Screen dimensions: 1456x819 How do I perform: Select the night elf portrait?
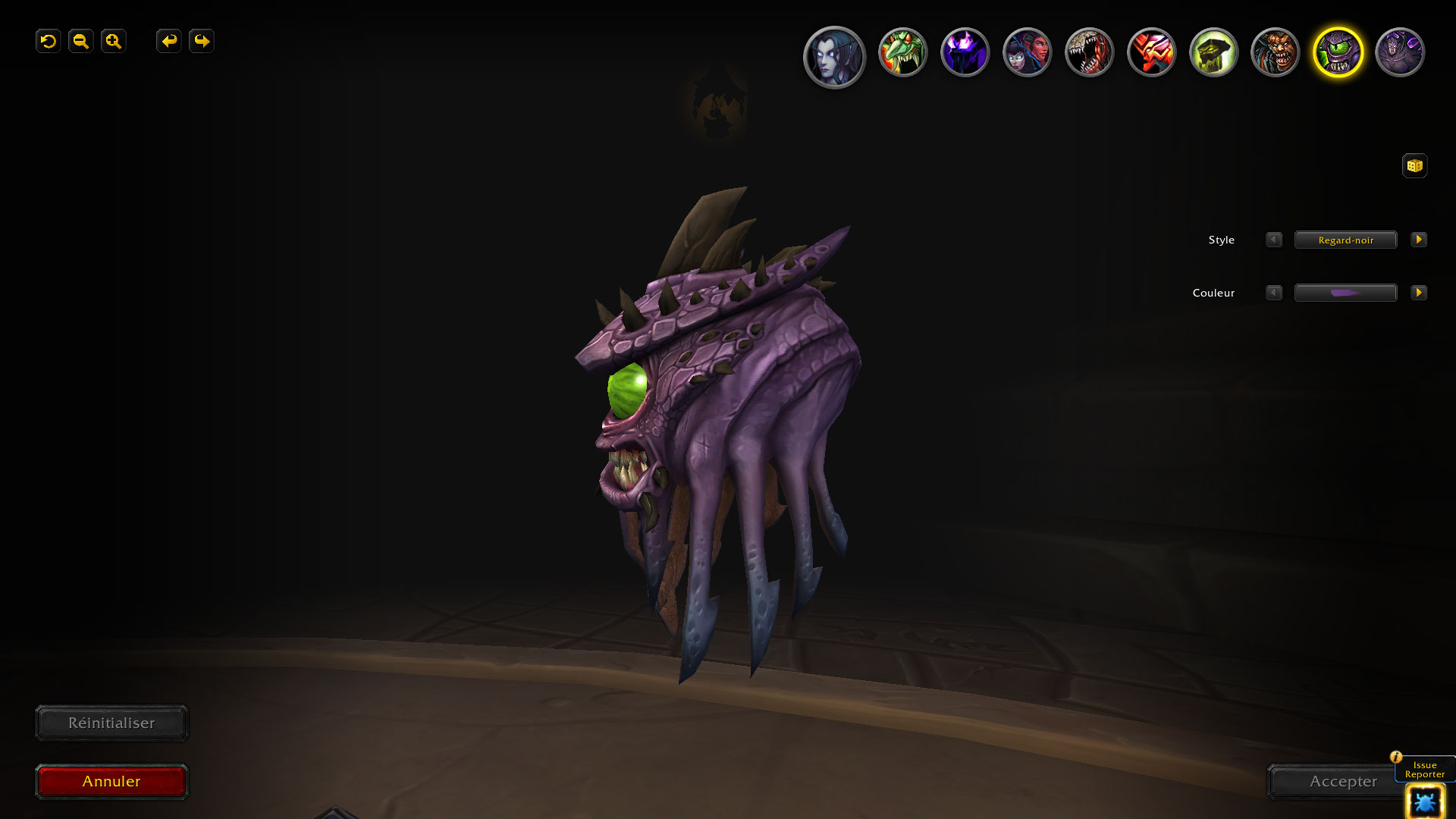[834, 56]
